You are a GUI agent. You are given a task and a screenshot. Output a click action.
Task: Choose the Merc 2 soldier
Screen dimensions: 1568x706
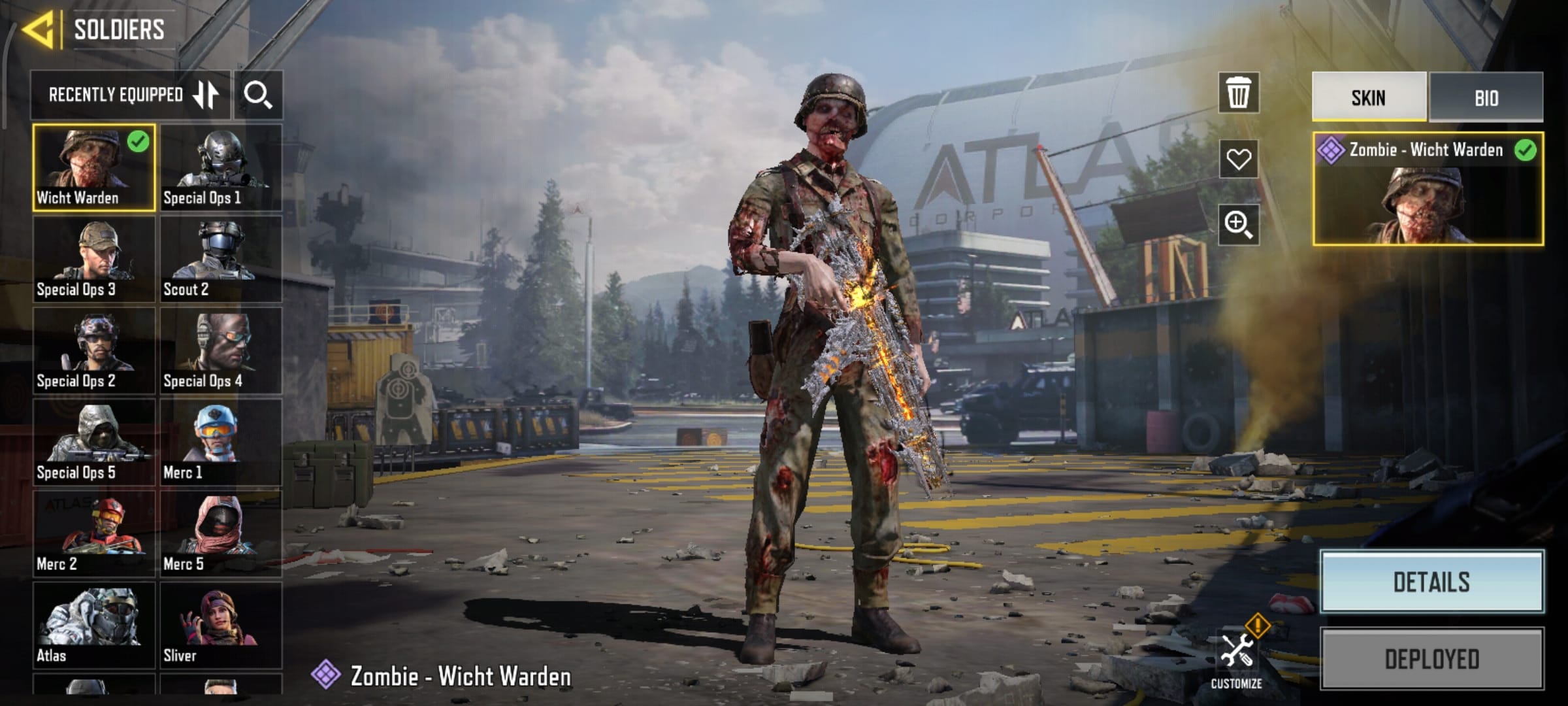click(94, 533)
